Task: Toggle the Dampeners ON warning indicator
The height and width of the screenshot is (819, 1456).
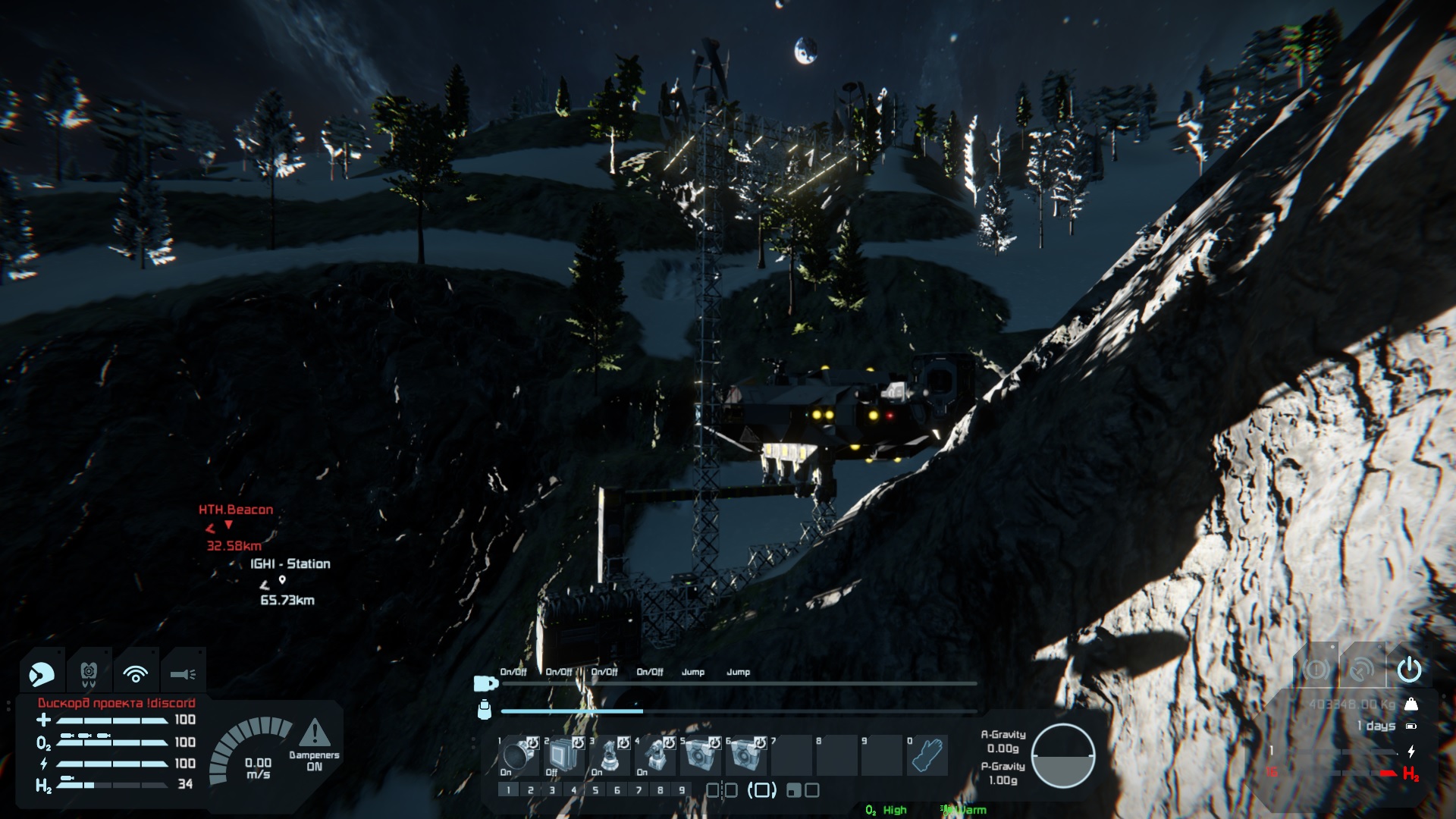Action: 314,733
